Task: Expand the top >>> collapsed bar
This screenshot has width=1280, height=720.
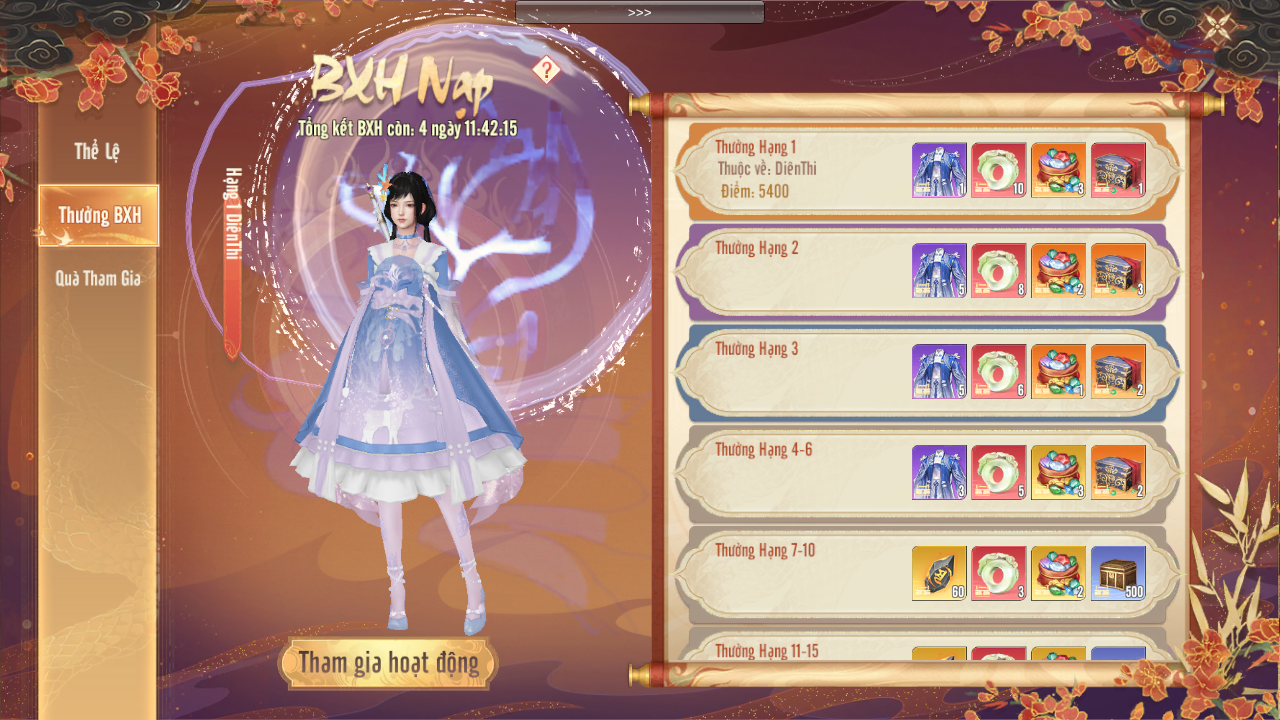Action: click(640, 12)
